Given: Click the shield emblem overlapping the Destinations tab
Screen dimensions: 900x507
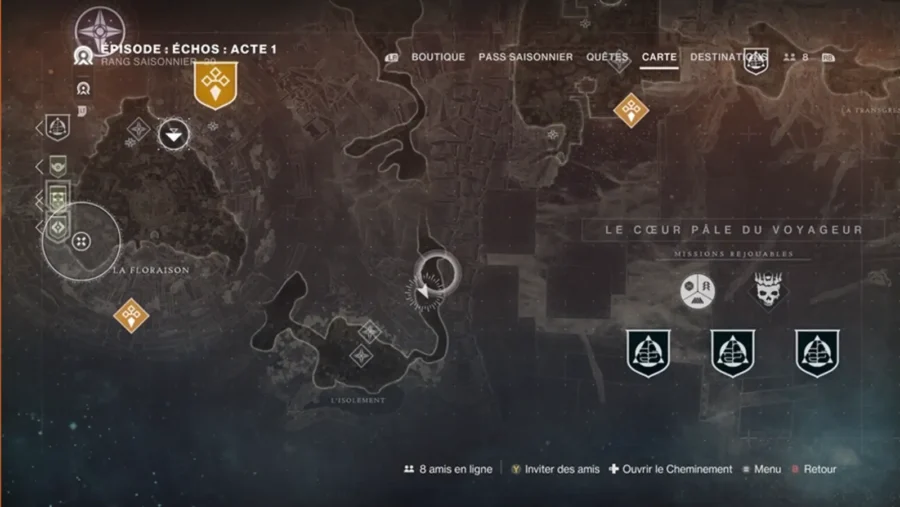Looking at the screenshot, I should click(x=756, y=59).
